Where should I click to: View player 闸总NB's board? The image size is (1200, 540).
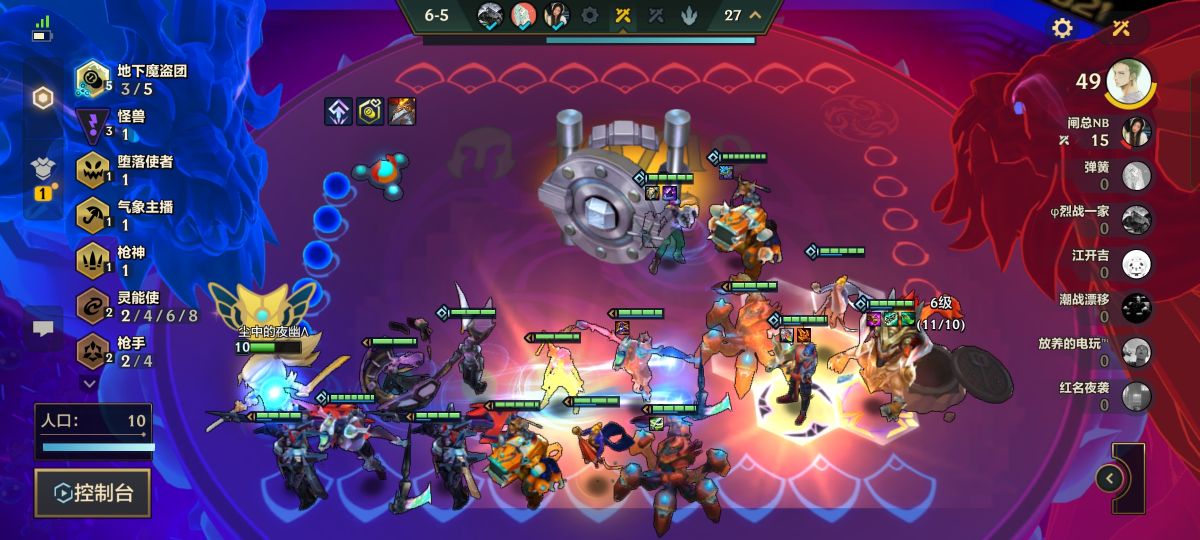click(1136, 132)
